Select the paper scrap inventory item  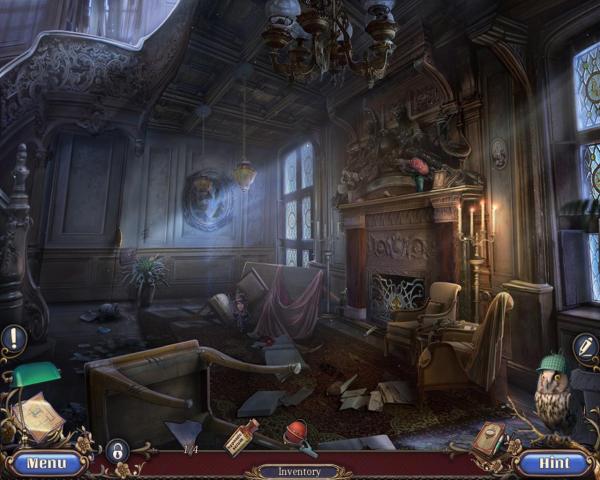click(187, 432)
